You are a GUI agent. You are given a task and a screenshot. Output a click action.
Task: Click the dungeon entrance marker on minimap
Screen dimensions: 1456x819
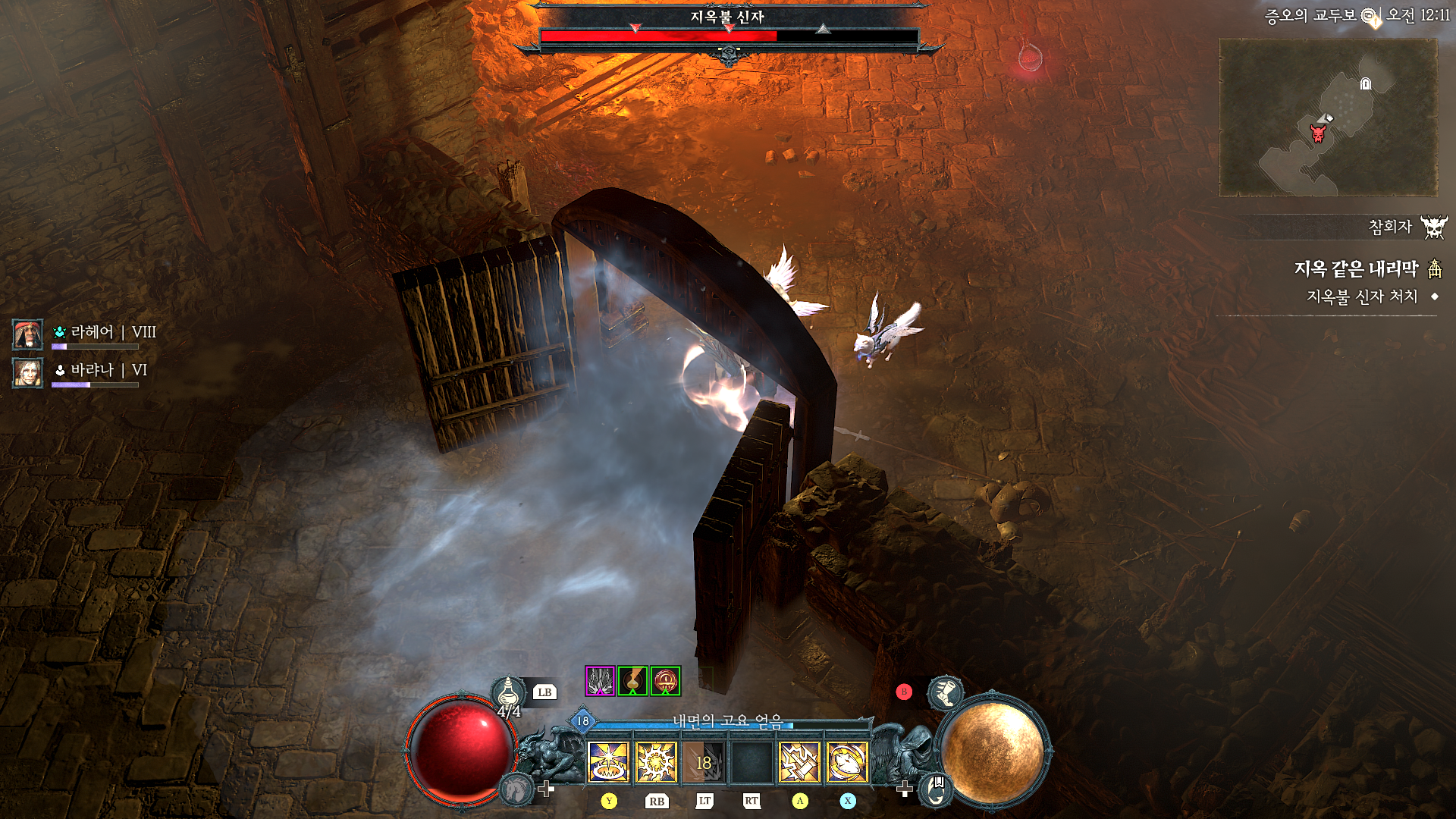pyautogui.click(x=1366, y=84)
